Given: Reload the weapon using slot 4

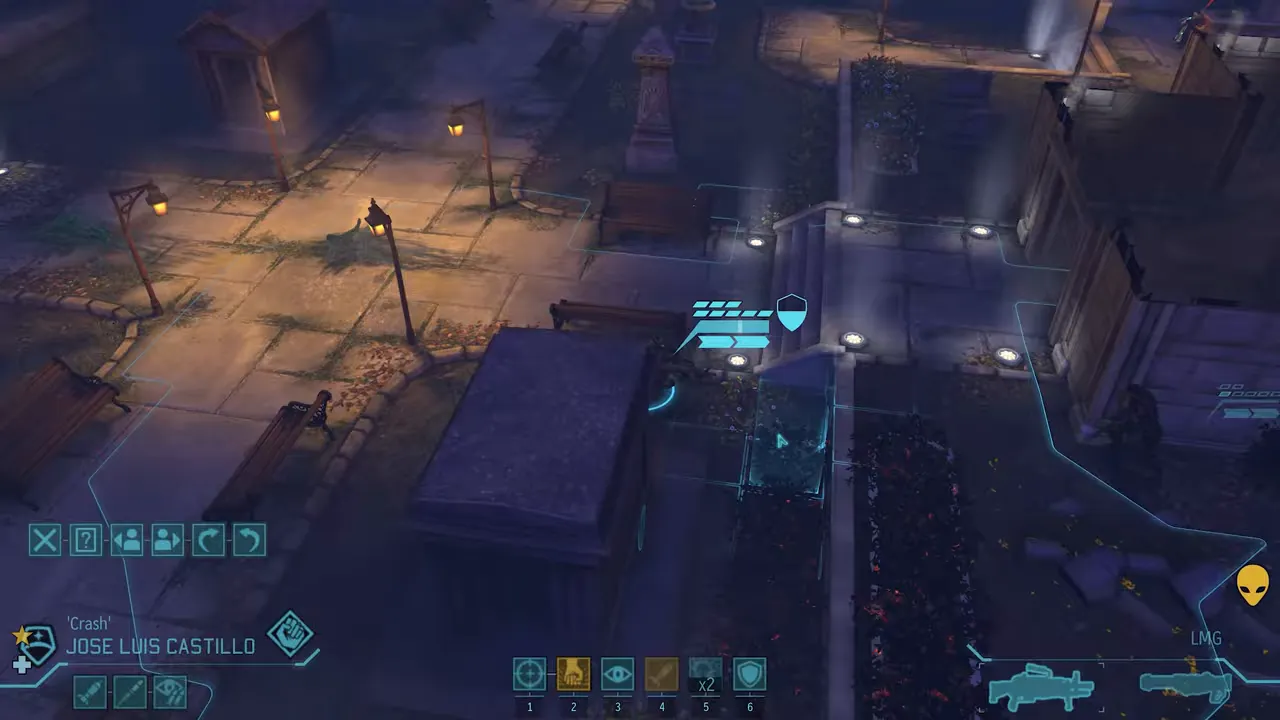Looking at the screenshot, I should 661,674.
